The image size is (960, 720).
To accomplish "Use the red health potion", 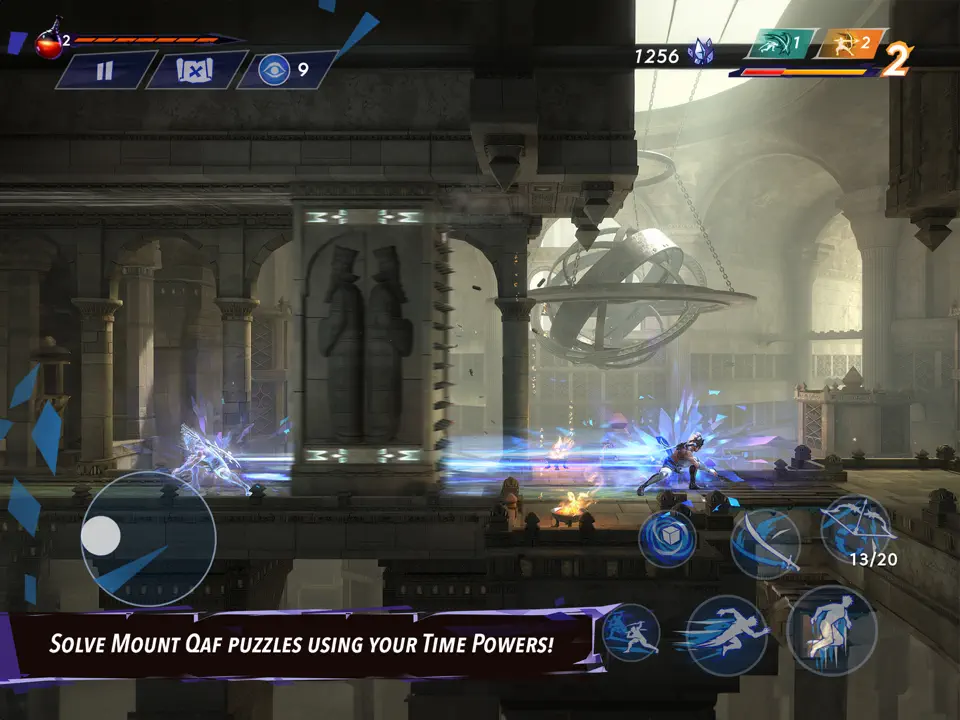I will tap(48, 43).
